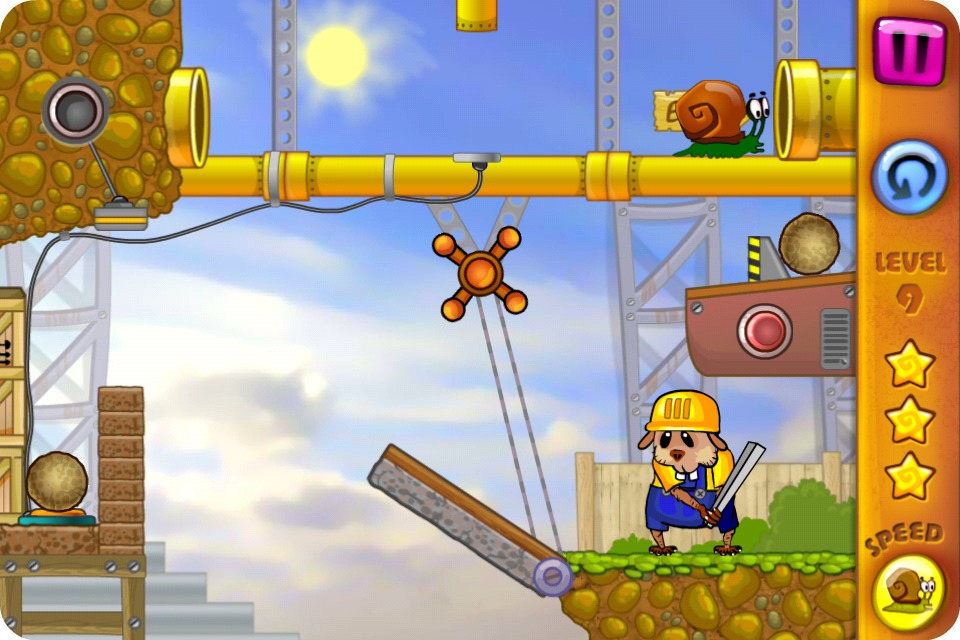Restart the level with the blue arrow button
The height and width of the screenshot is (640, 960).
[x=909, y=177]
